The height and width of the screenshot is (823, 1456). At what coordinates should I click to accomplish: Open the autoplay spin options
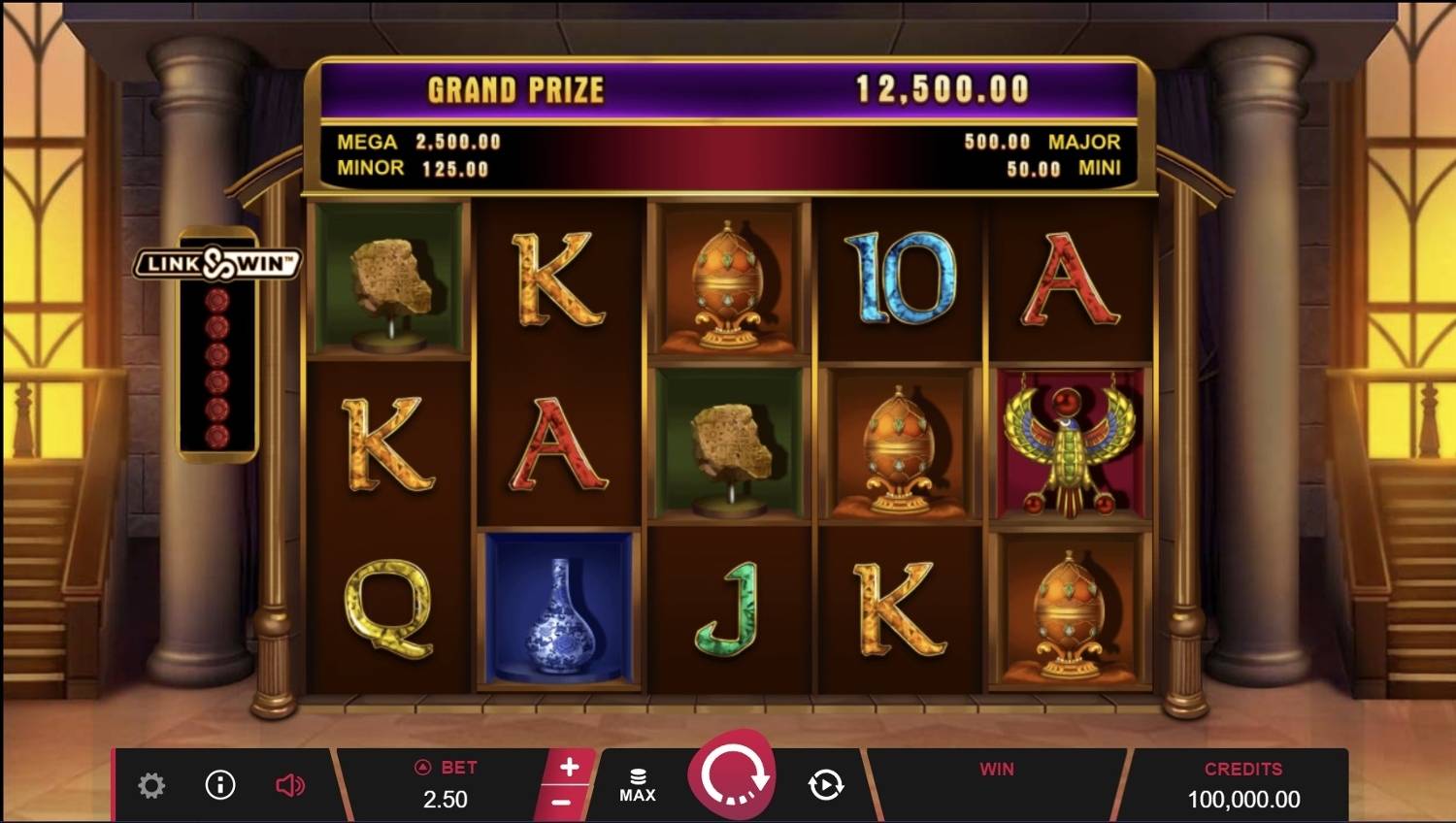click(x=826, y=784)
